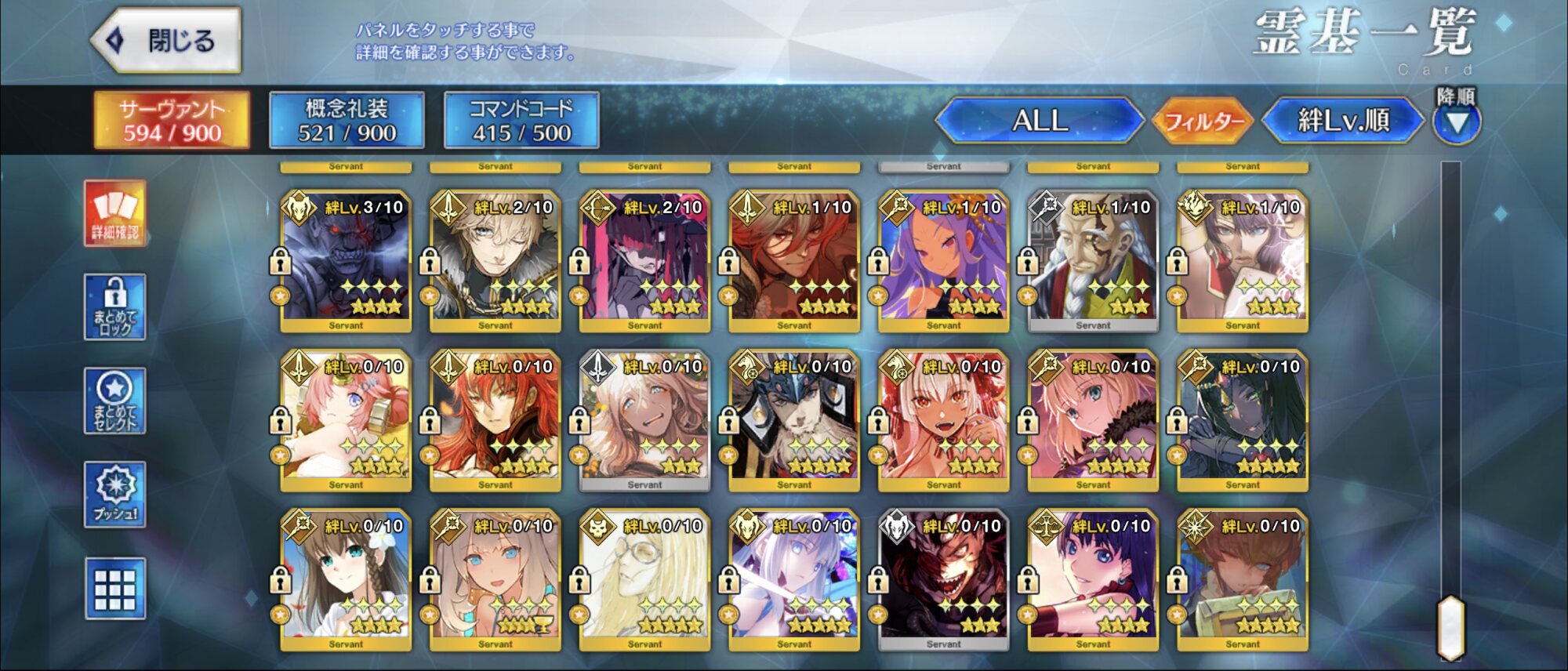Close the card list with 閉じる button
Image resolution: width=1568 pixels, height=671 pixels.
[166, 41]
